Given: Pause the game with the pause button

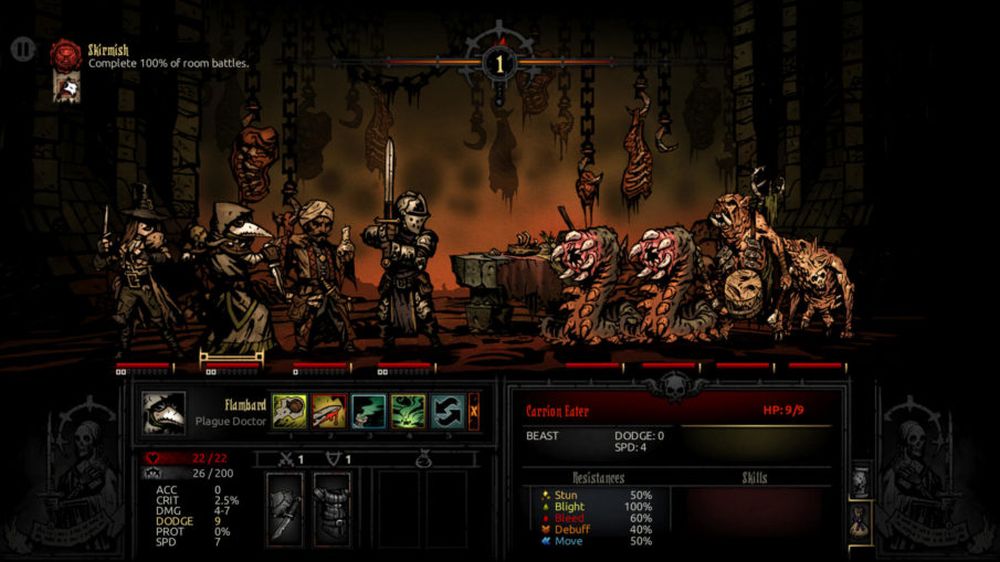Looking at the screenshot, I should point(23,48).
